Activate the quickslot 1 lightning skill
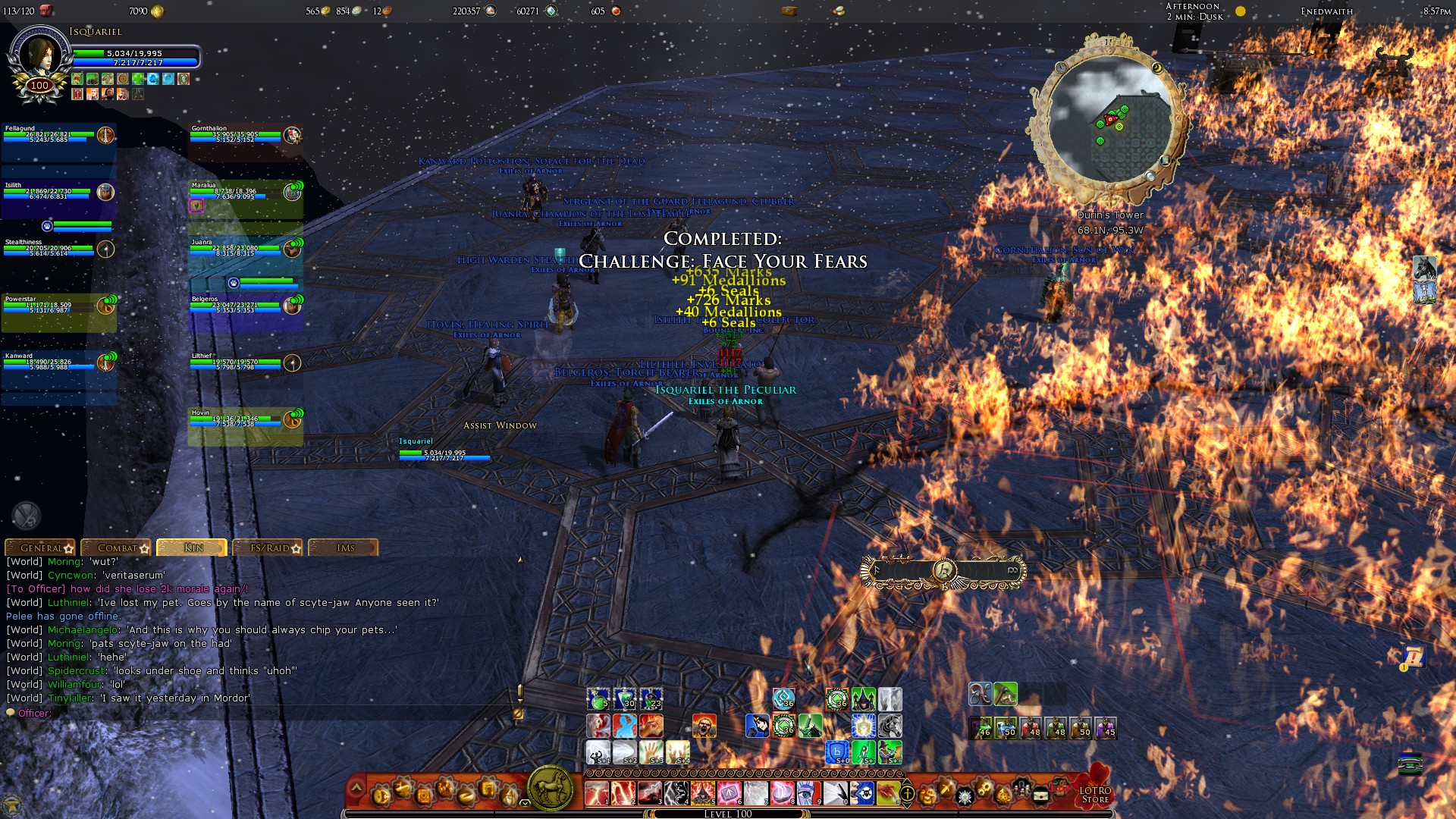This screenshot has width=1456, height=819. tap(597, 793)
